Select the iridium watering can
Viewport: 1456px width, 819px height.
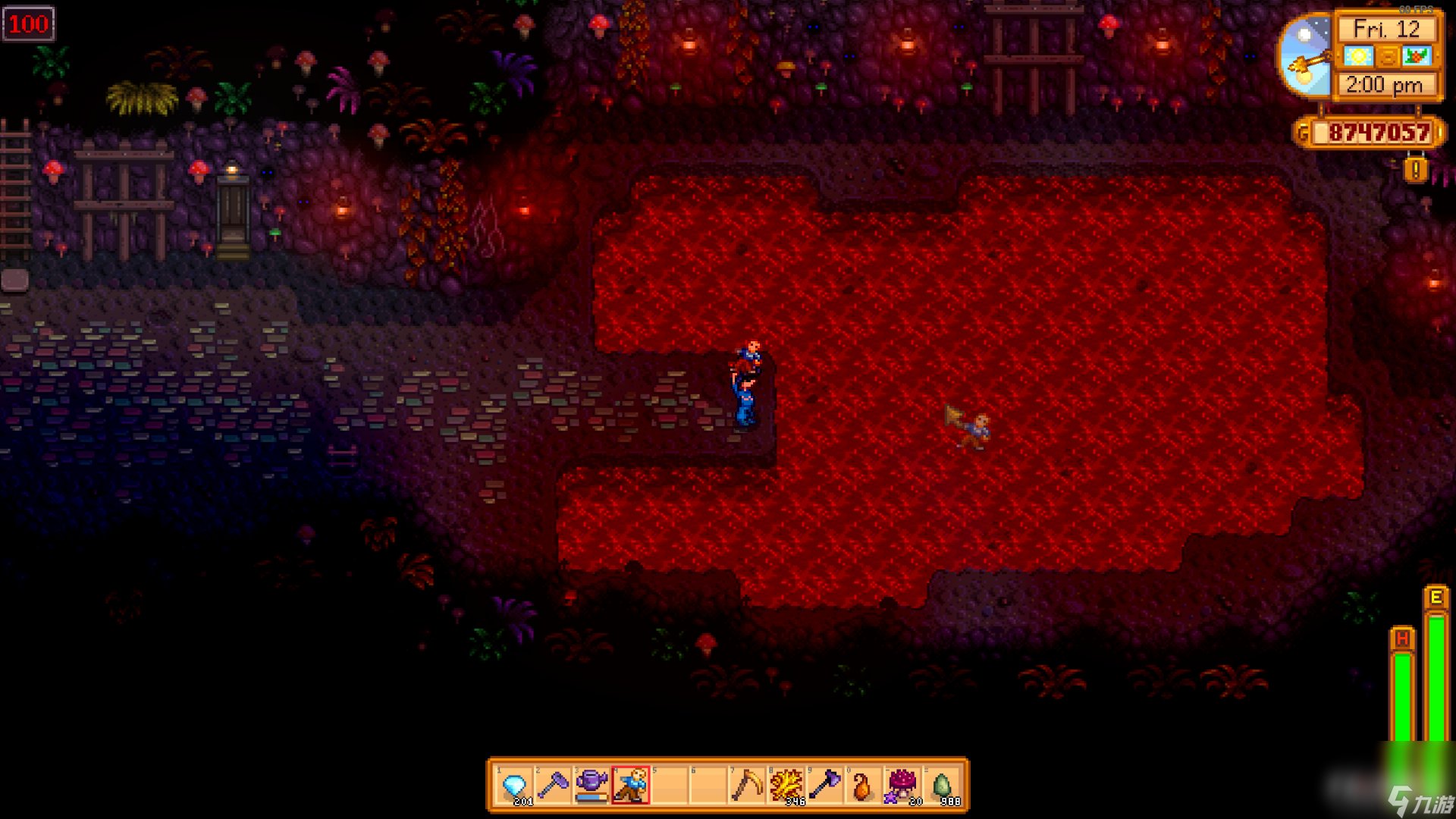592,786
